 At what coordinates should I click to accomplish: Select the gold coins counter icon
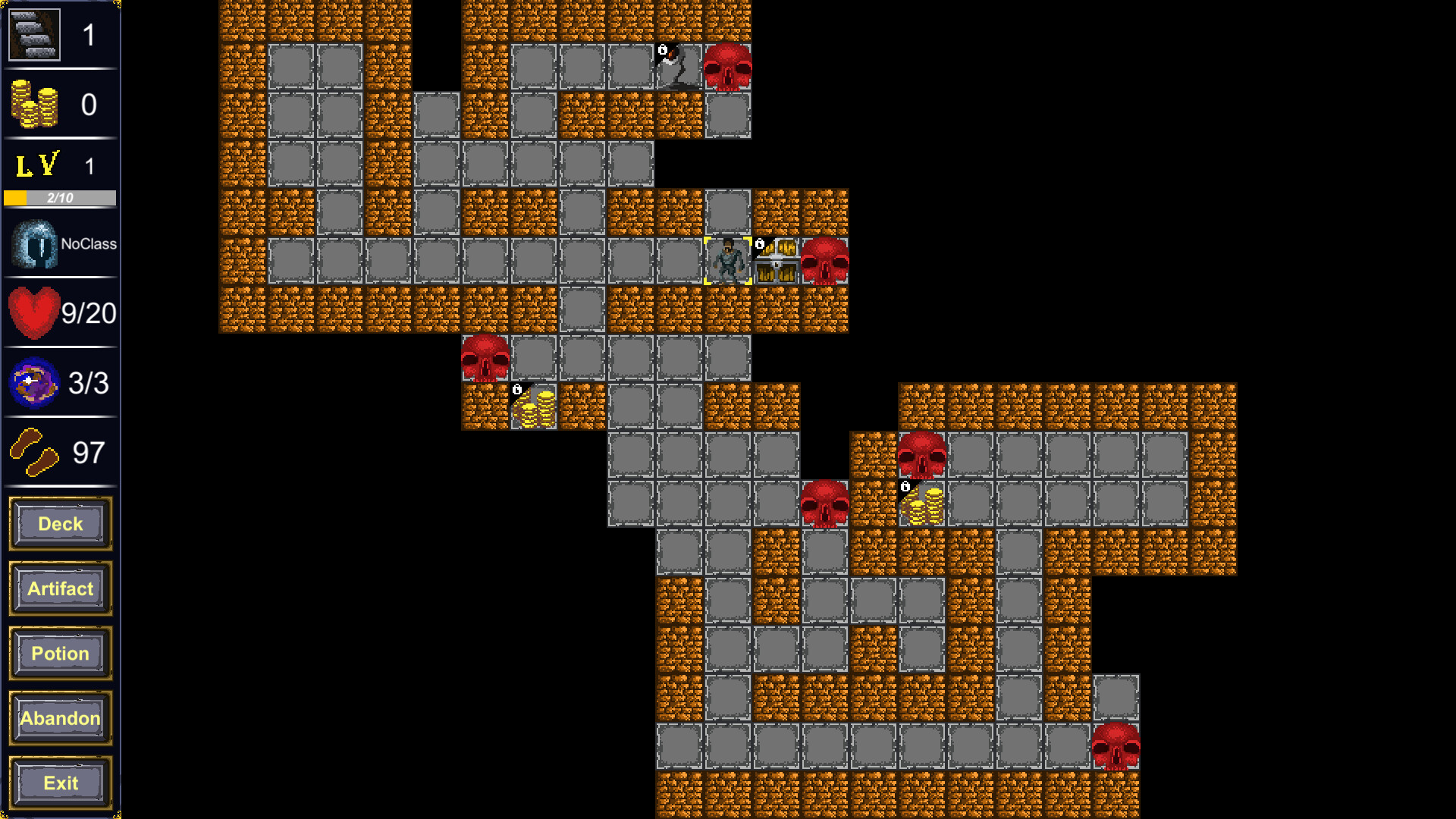pos(33,104)
